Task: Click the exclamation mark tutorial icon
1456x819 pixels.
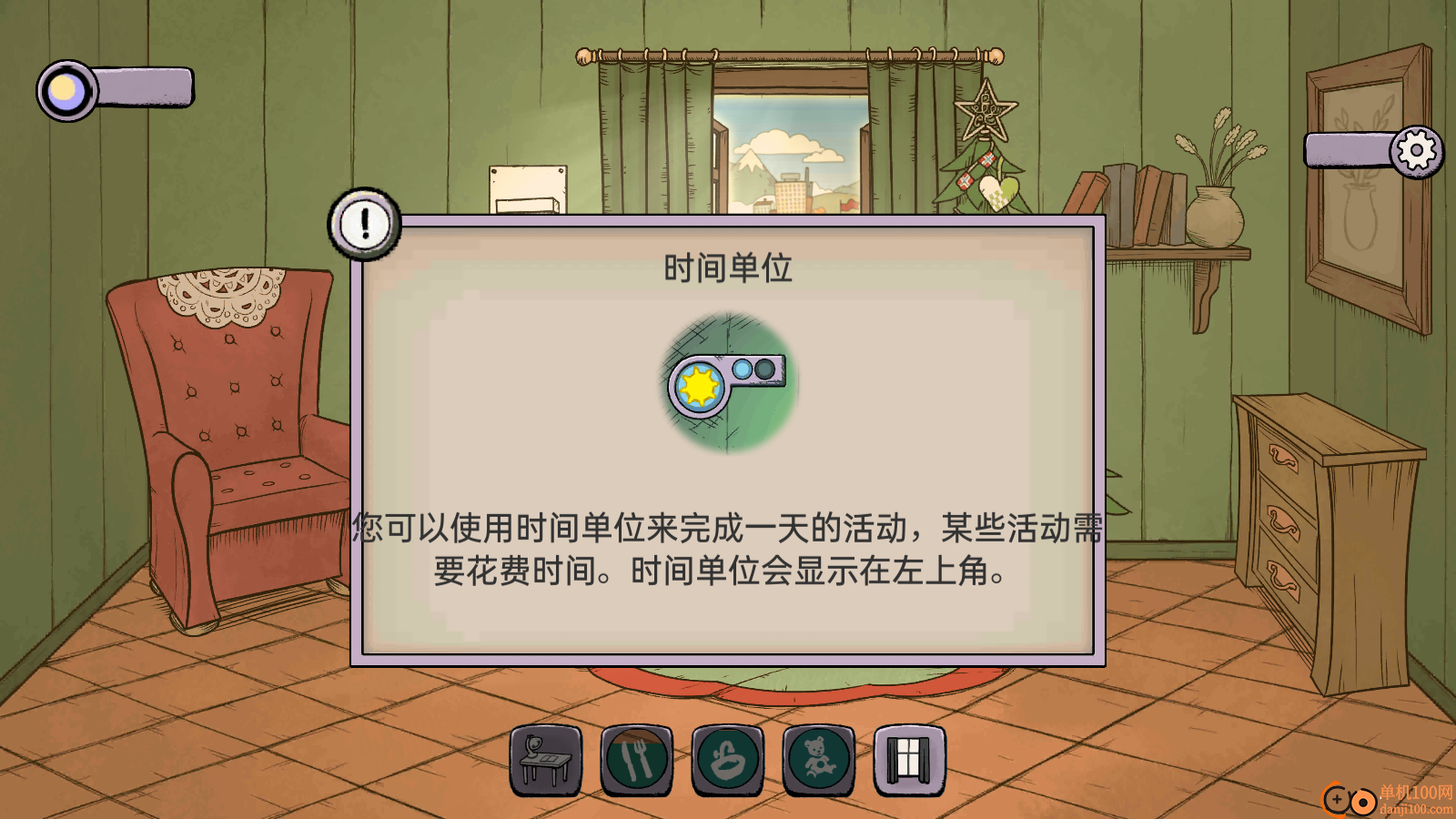Action: tap(365, 223)
